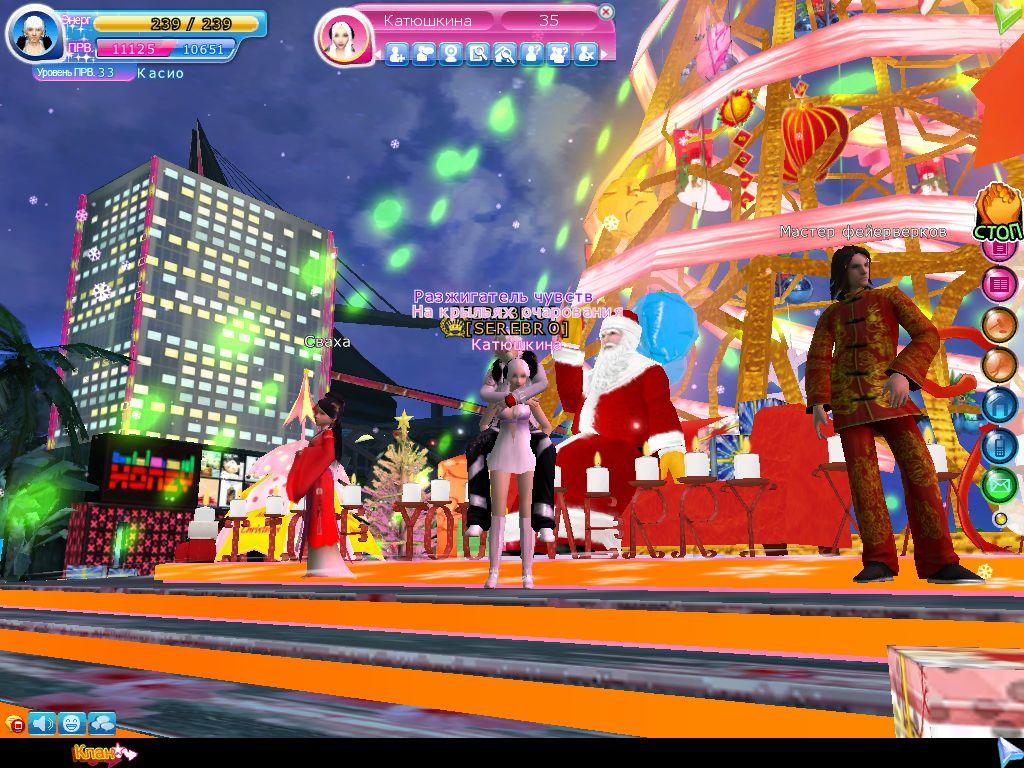Click the blue arrow in bottom-right corner
Screen dimensions: 1024x768
click(1007, 750)
